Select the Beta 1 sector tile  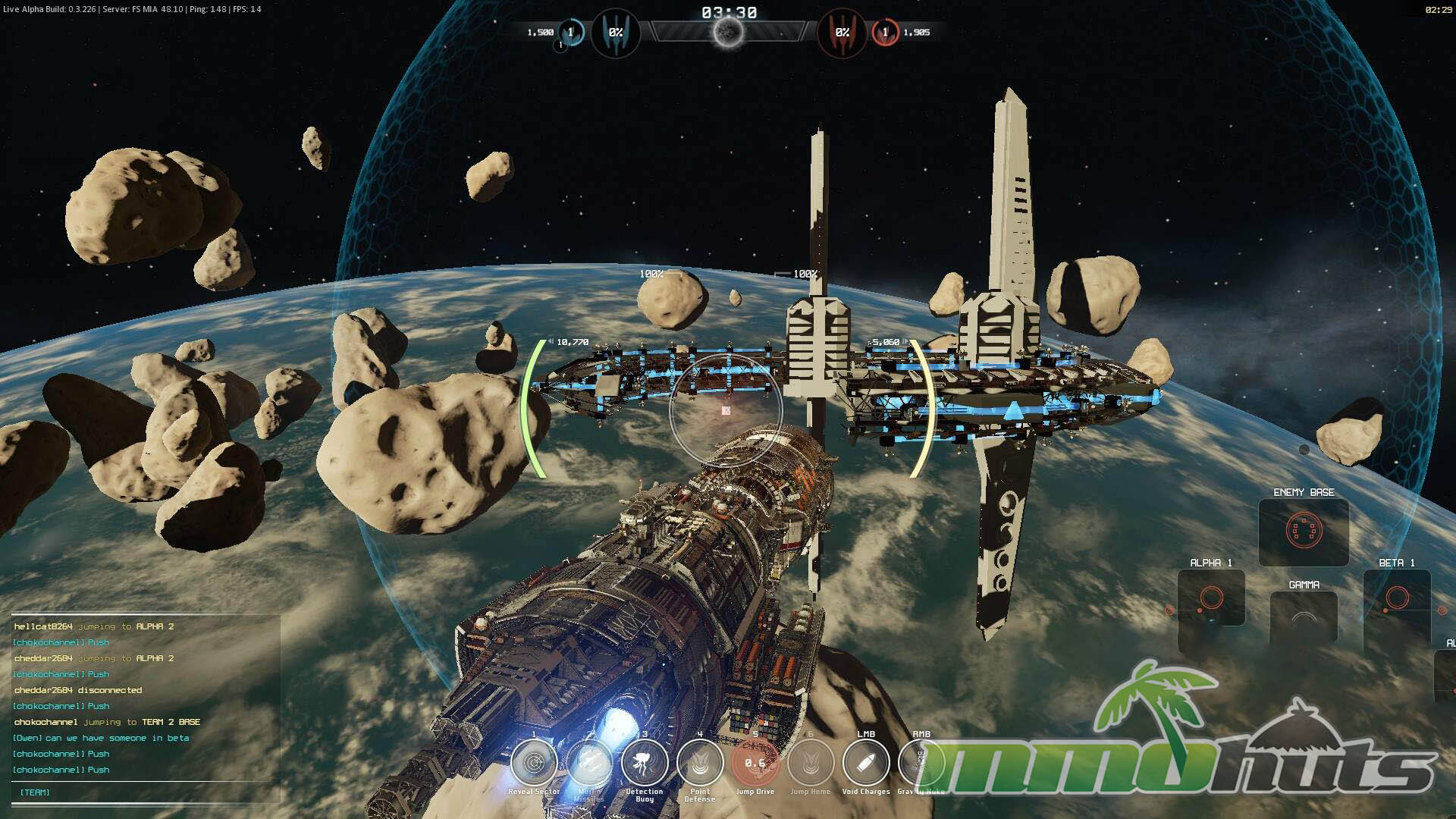(1397, 599)
